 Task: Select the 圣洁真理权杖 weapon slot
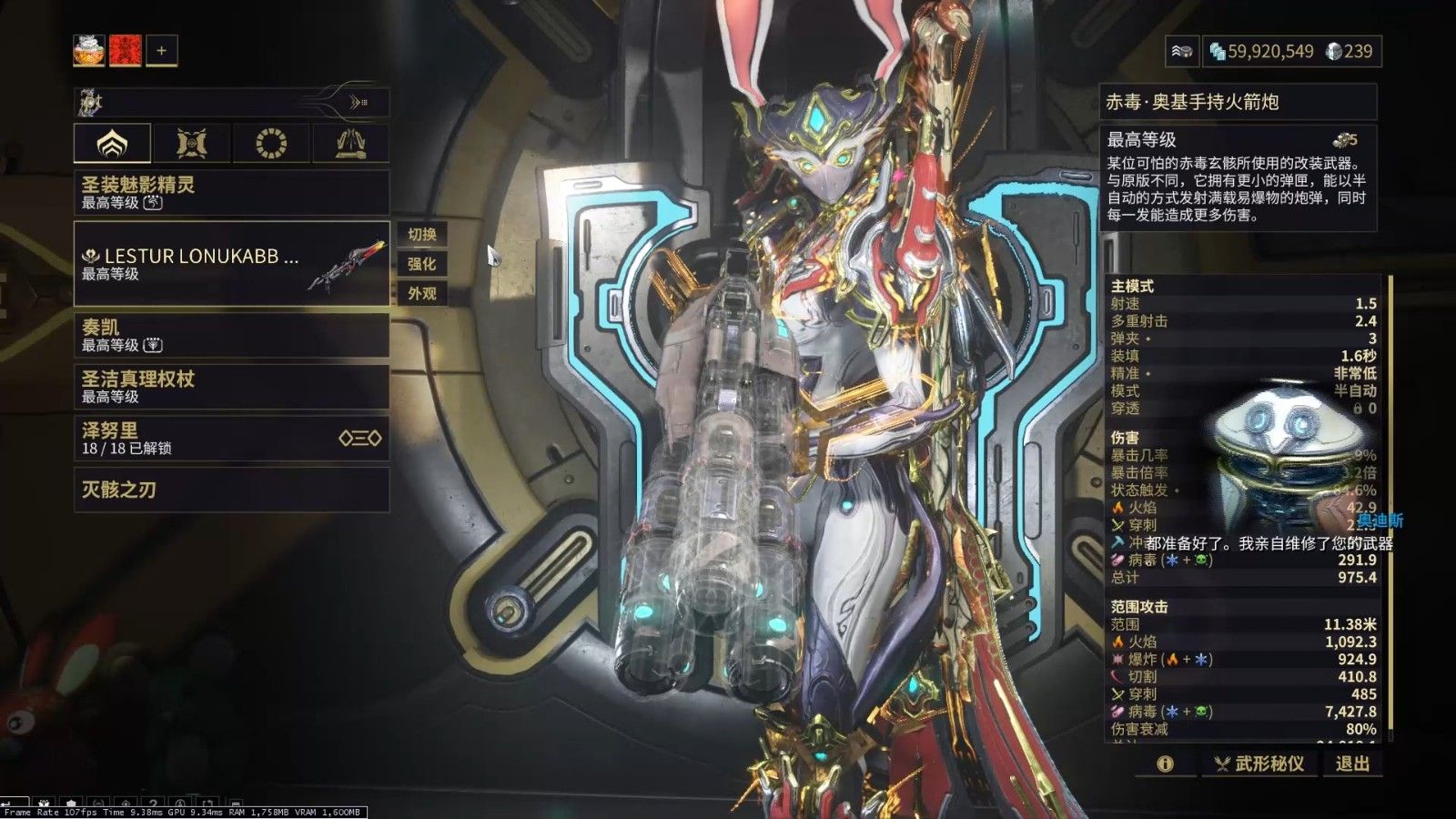pyautogui.click(x=231, y=387)
